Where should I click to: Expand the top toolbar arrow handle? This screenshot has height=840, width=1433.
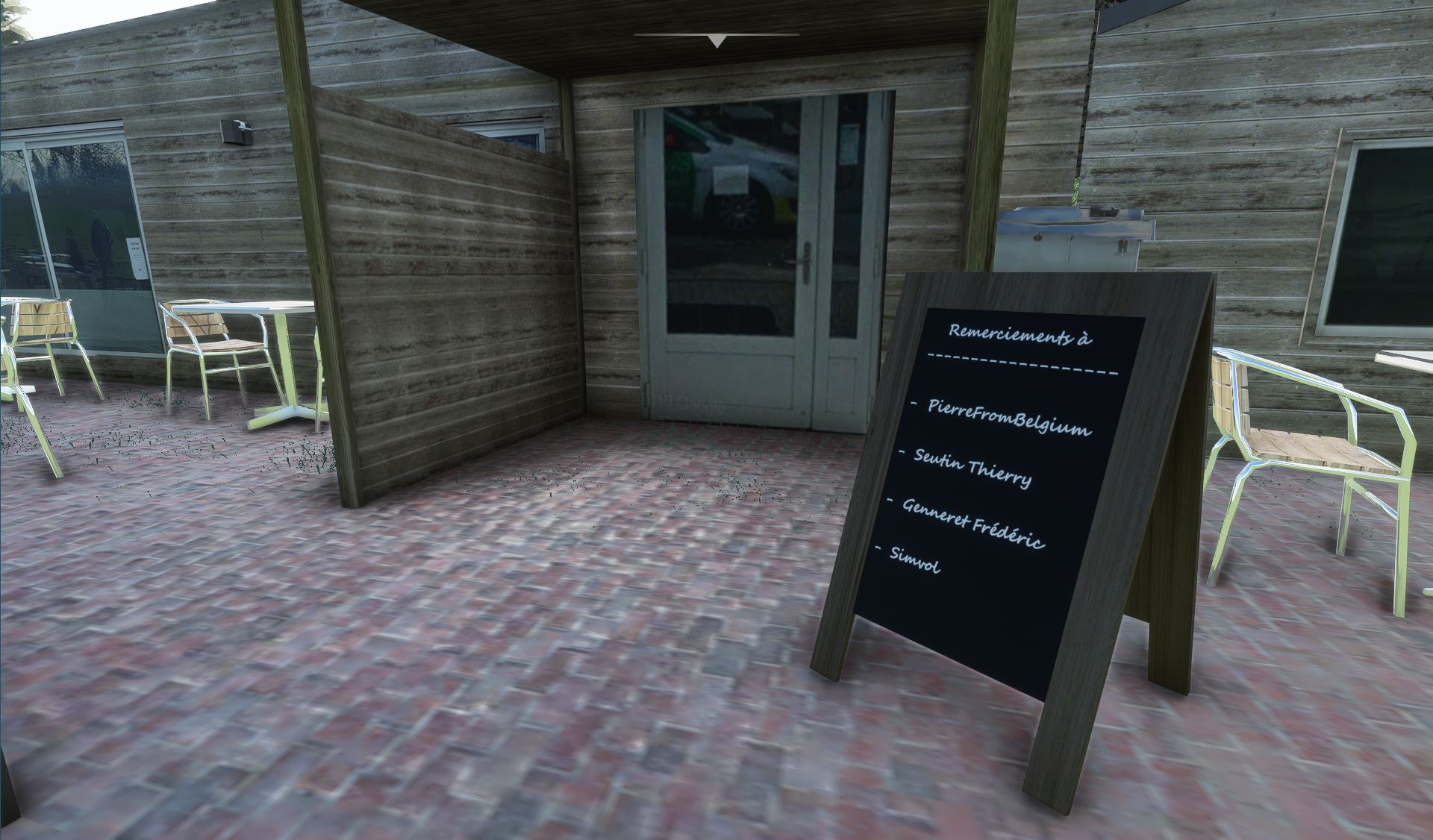click(716, 41)
